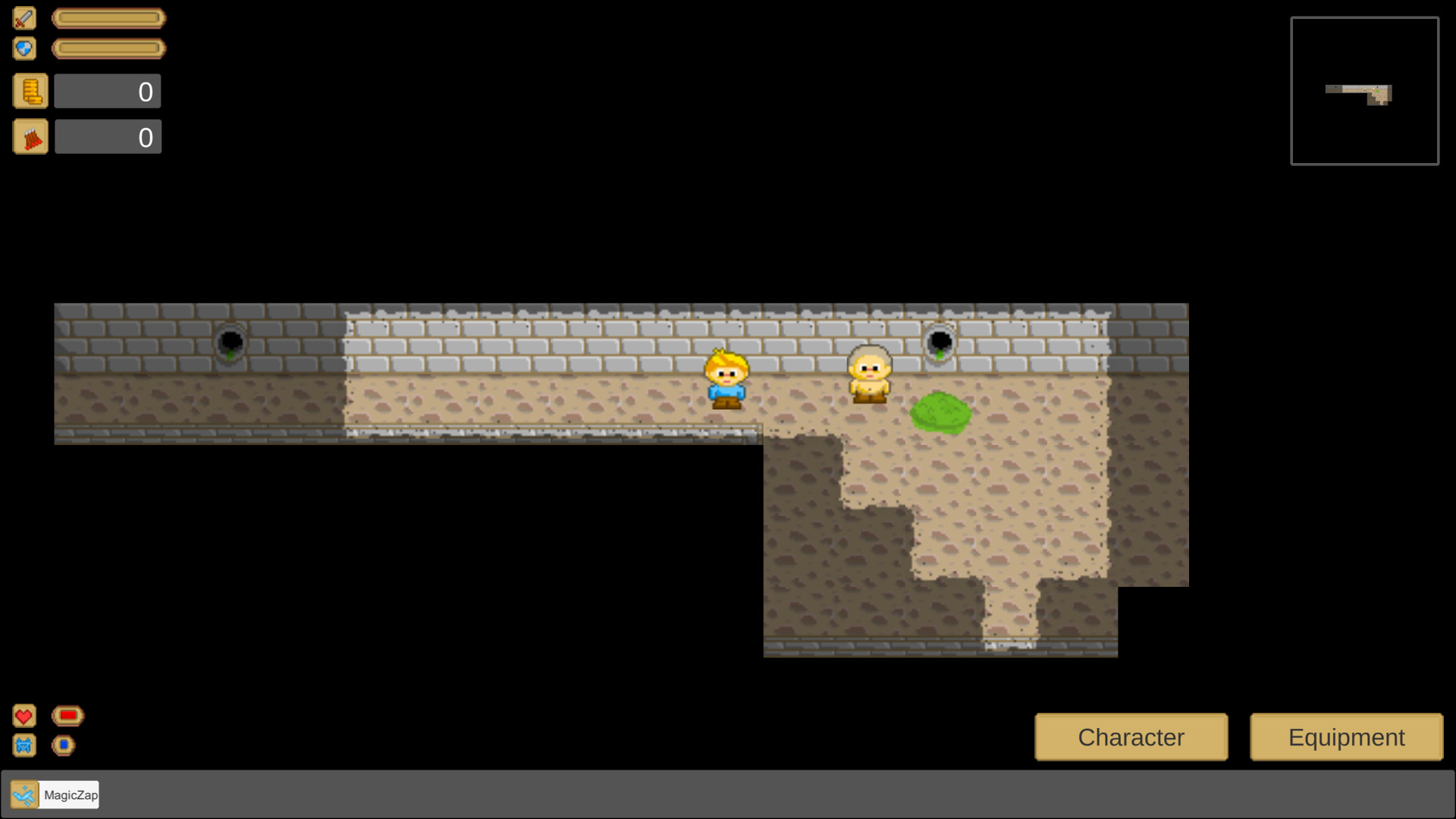Image resolution: width=1456 pixels, height=819 pixels.
Task: Click the attack stat progress bar
Action: (x=108, y=18)
